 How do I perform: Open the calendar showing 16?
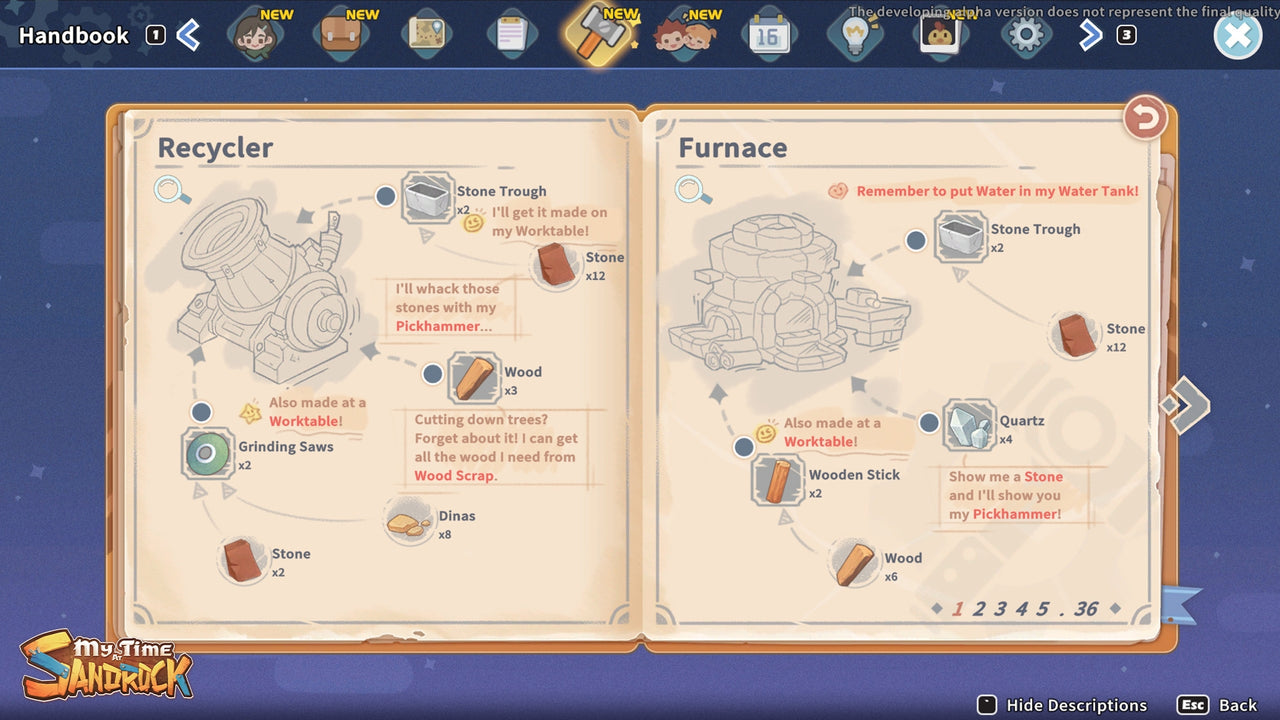pos(768,33)
